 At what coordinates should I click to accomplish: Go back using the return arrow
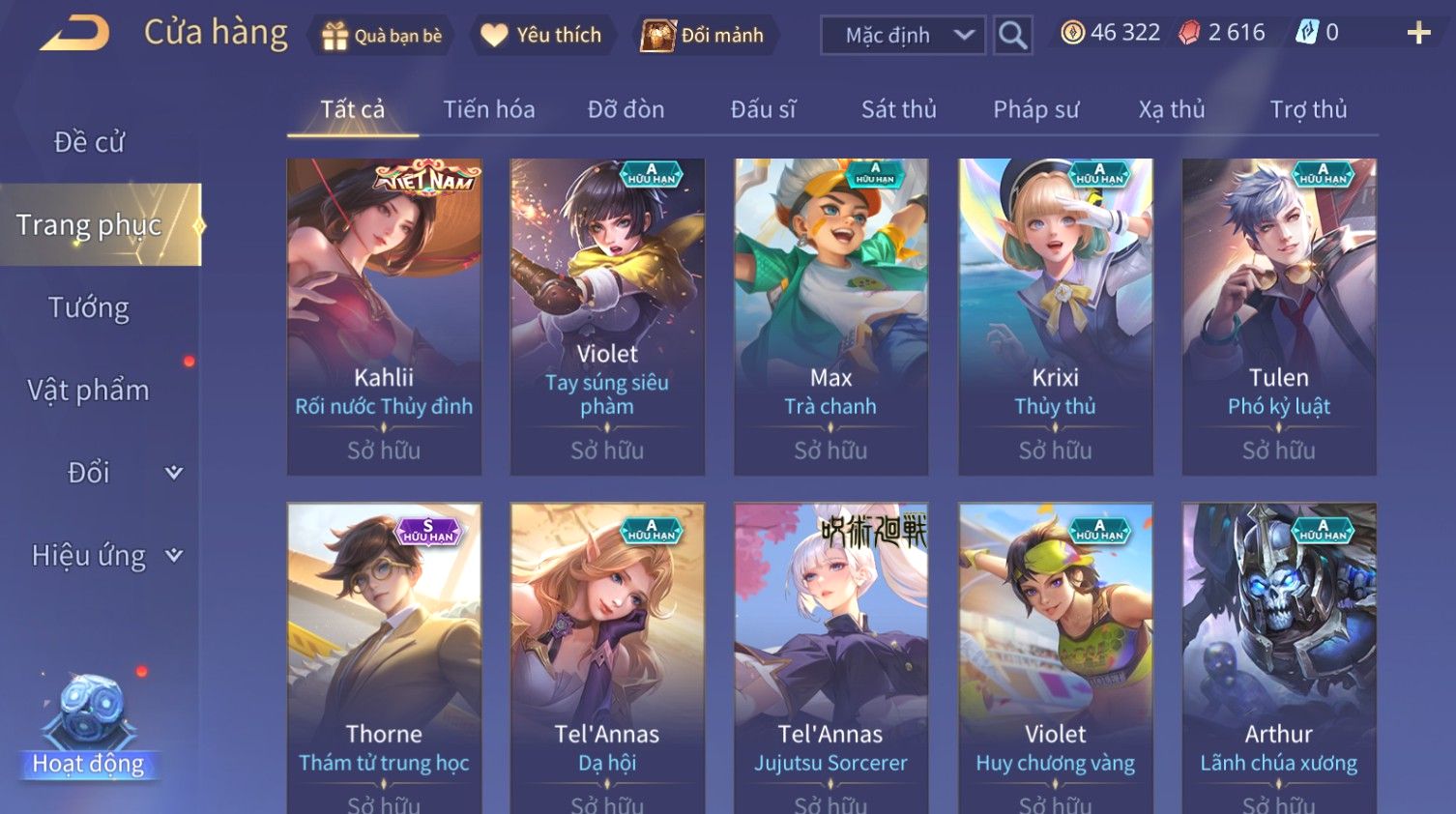click(74, 34)
